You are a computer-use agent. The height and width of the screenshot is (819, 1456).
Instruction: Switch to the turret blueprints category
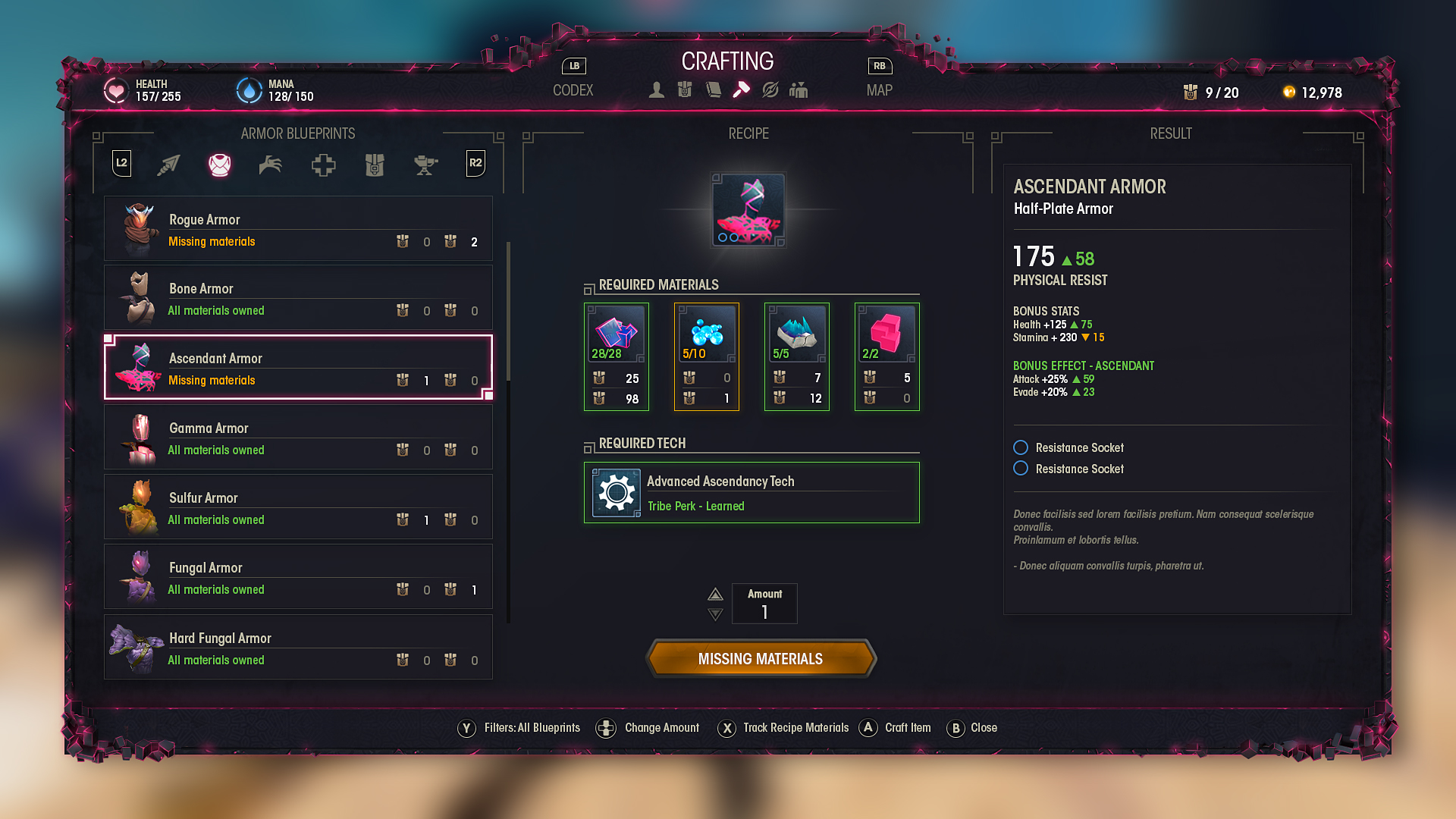425,165
